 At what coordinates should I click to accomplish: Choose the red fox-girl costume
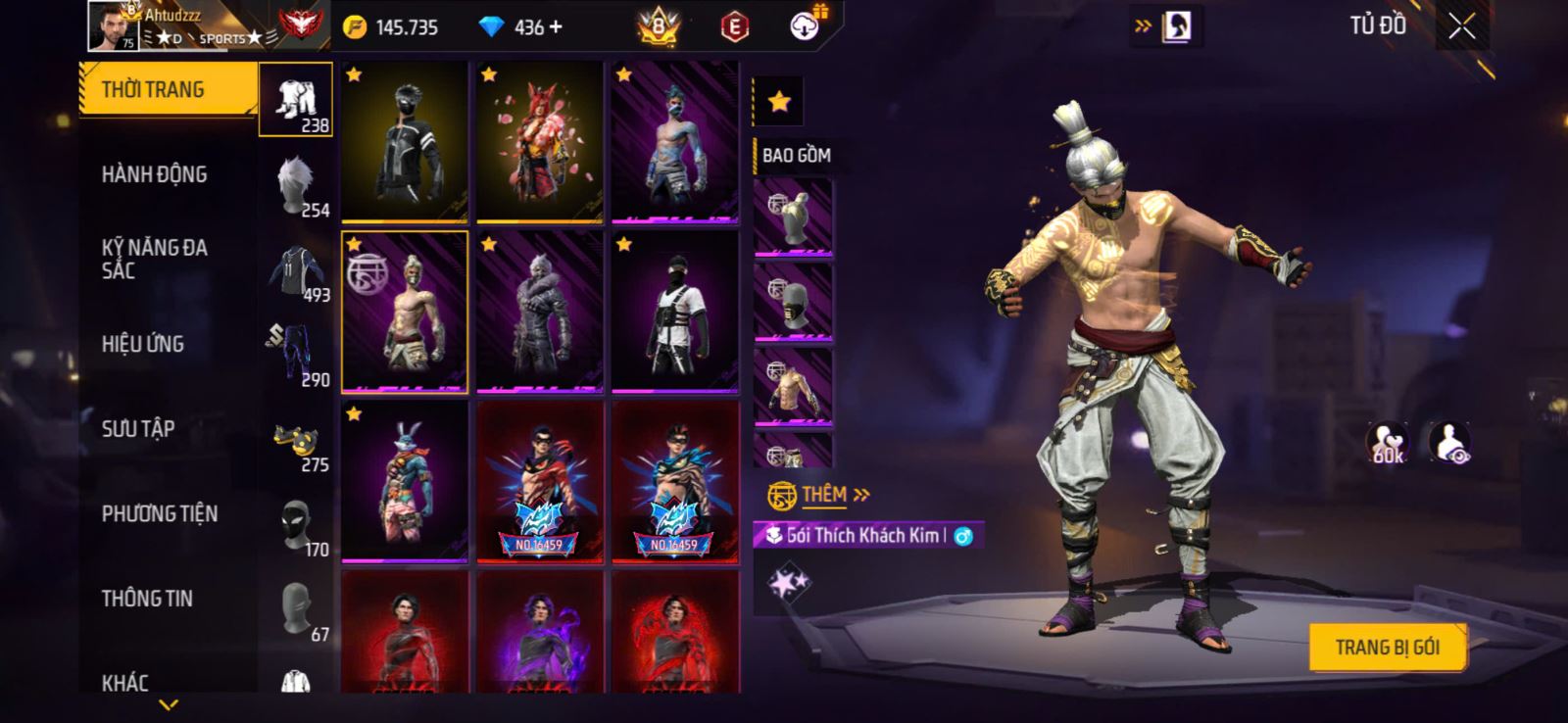coord(539,142)
